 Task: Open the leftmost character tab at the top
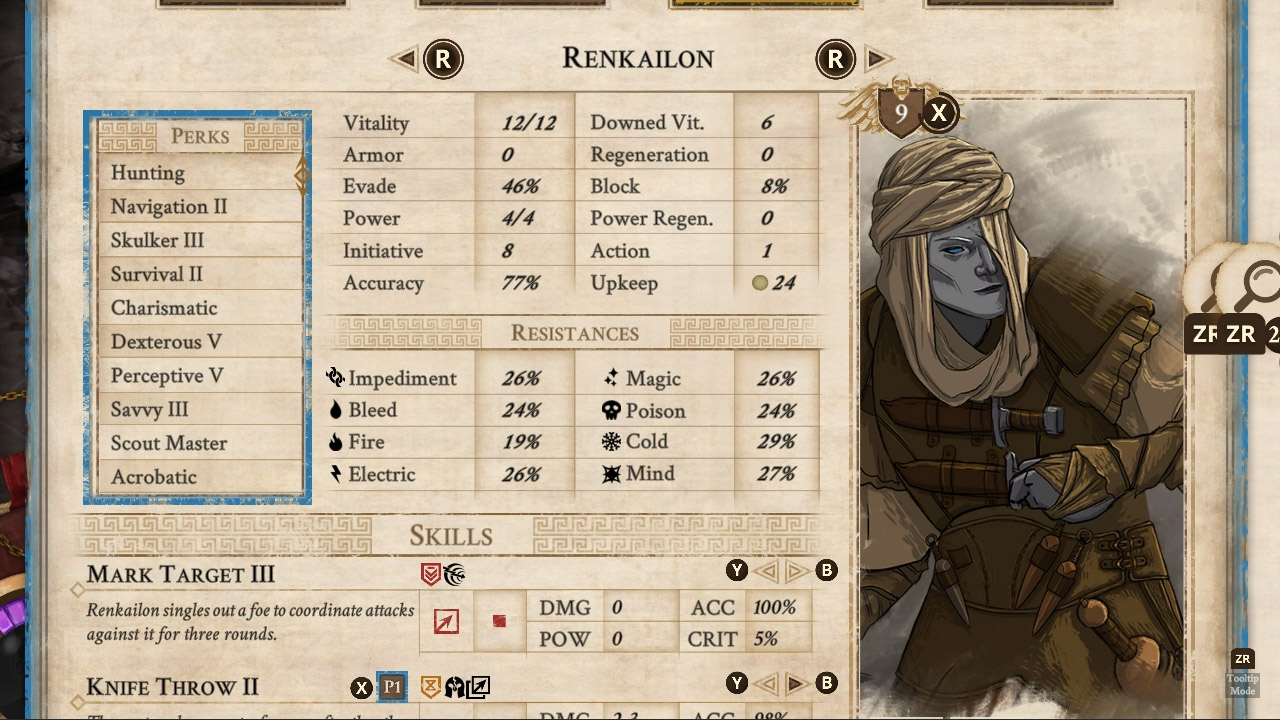click(x=251, y=4)
